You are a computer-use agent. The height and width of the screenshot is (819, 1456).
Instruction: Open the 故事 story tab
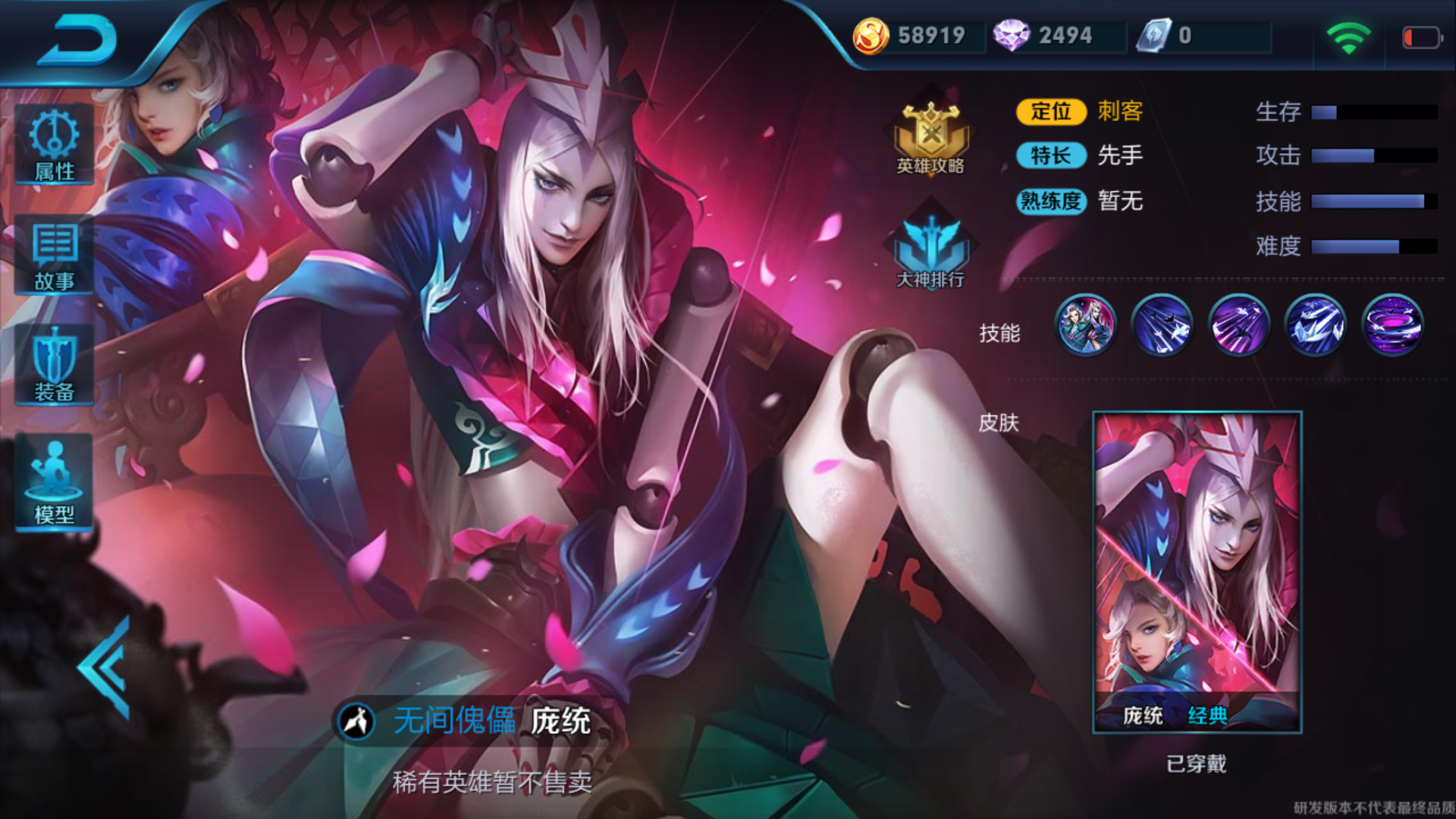coord(54,256)
